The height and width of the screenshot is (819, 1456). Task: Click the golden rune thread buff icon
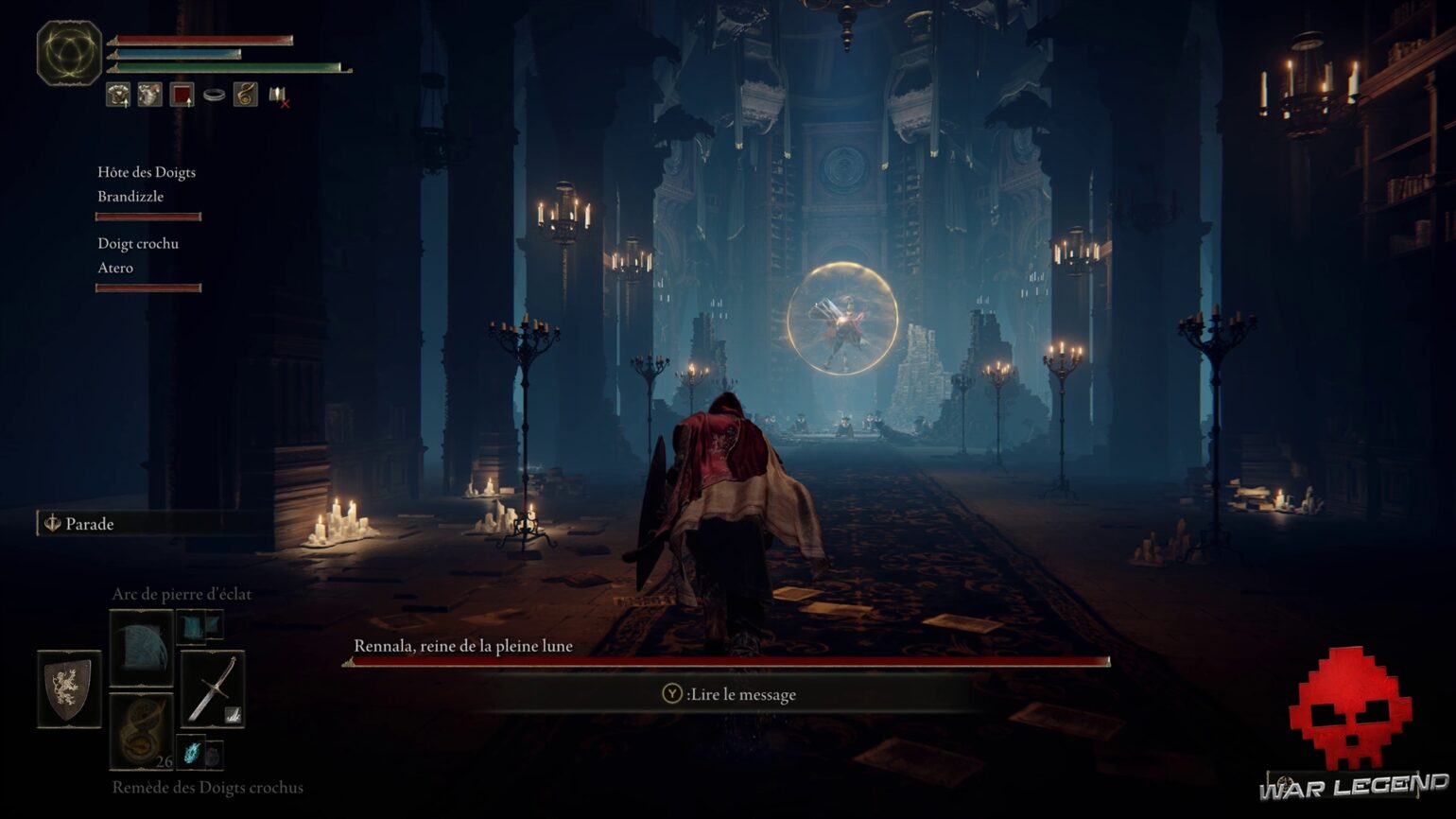pyautogui.click(x=244, y=95)
